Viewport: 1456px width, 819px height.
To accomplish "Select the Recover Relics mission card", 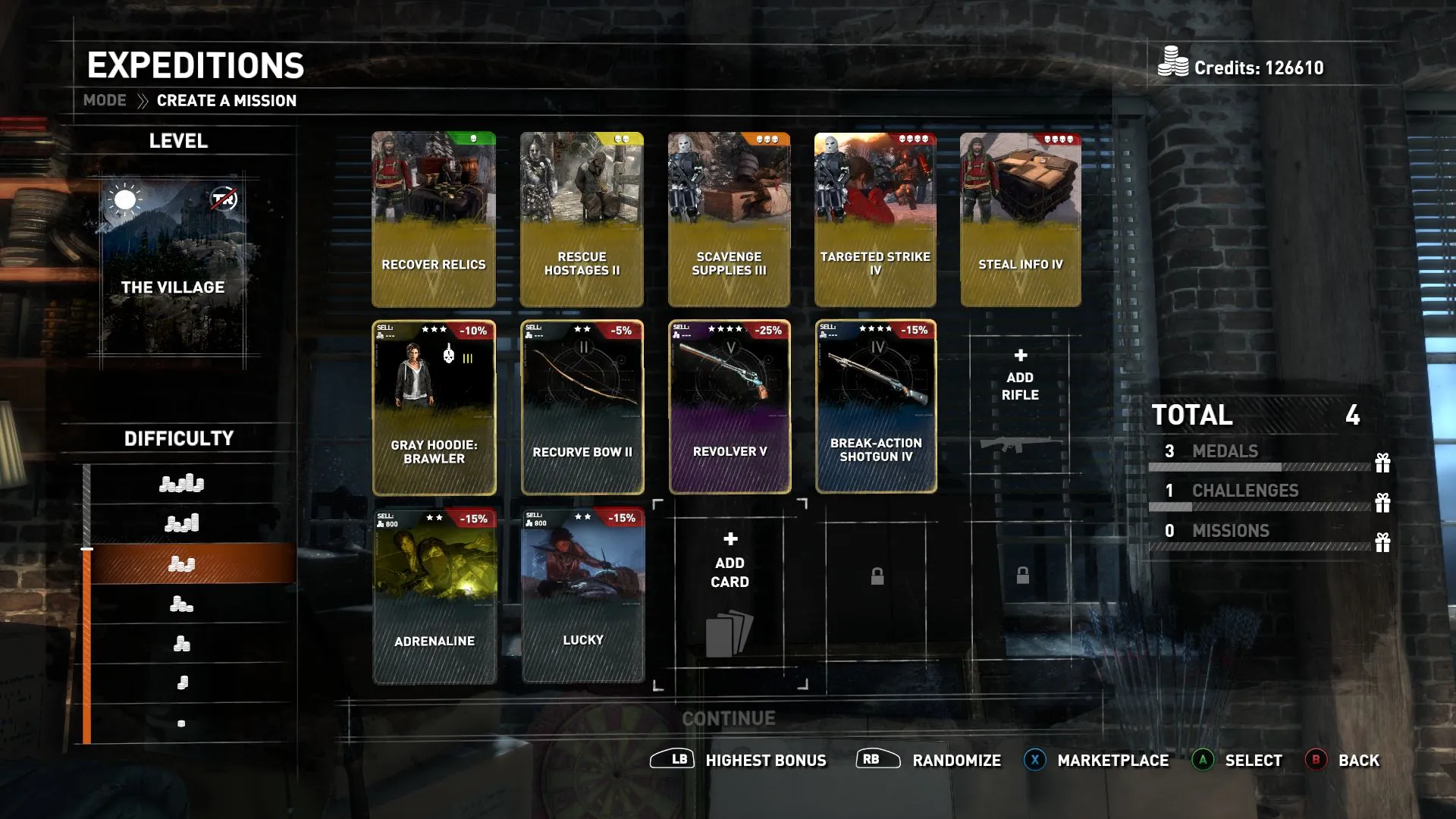I will [433, 219].
